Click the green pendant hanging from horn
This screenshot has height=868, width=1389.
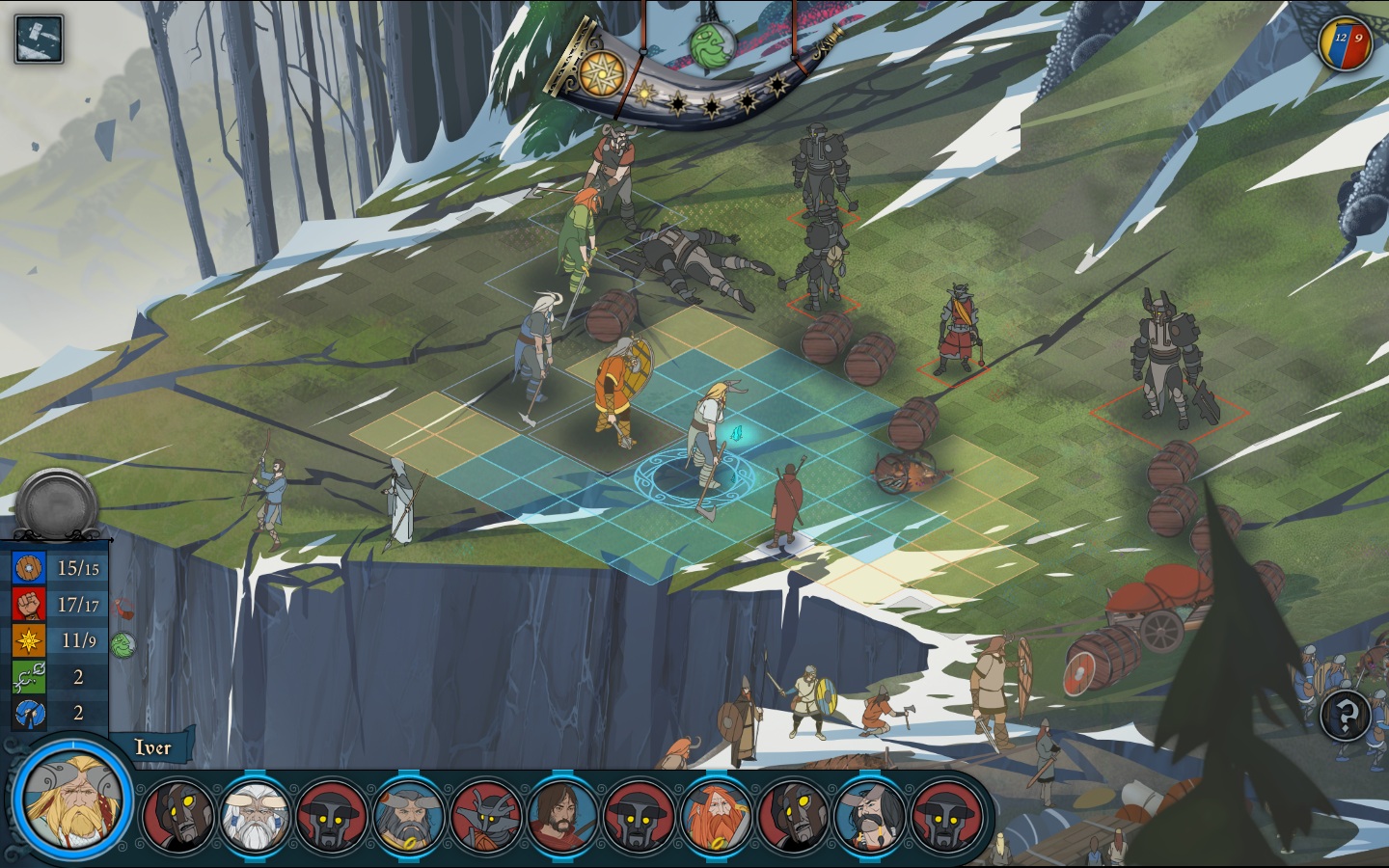click(x=709, y=41)
